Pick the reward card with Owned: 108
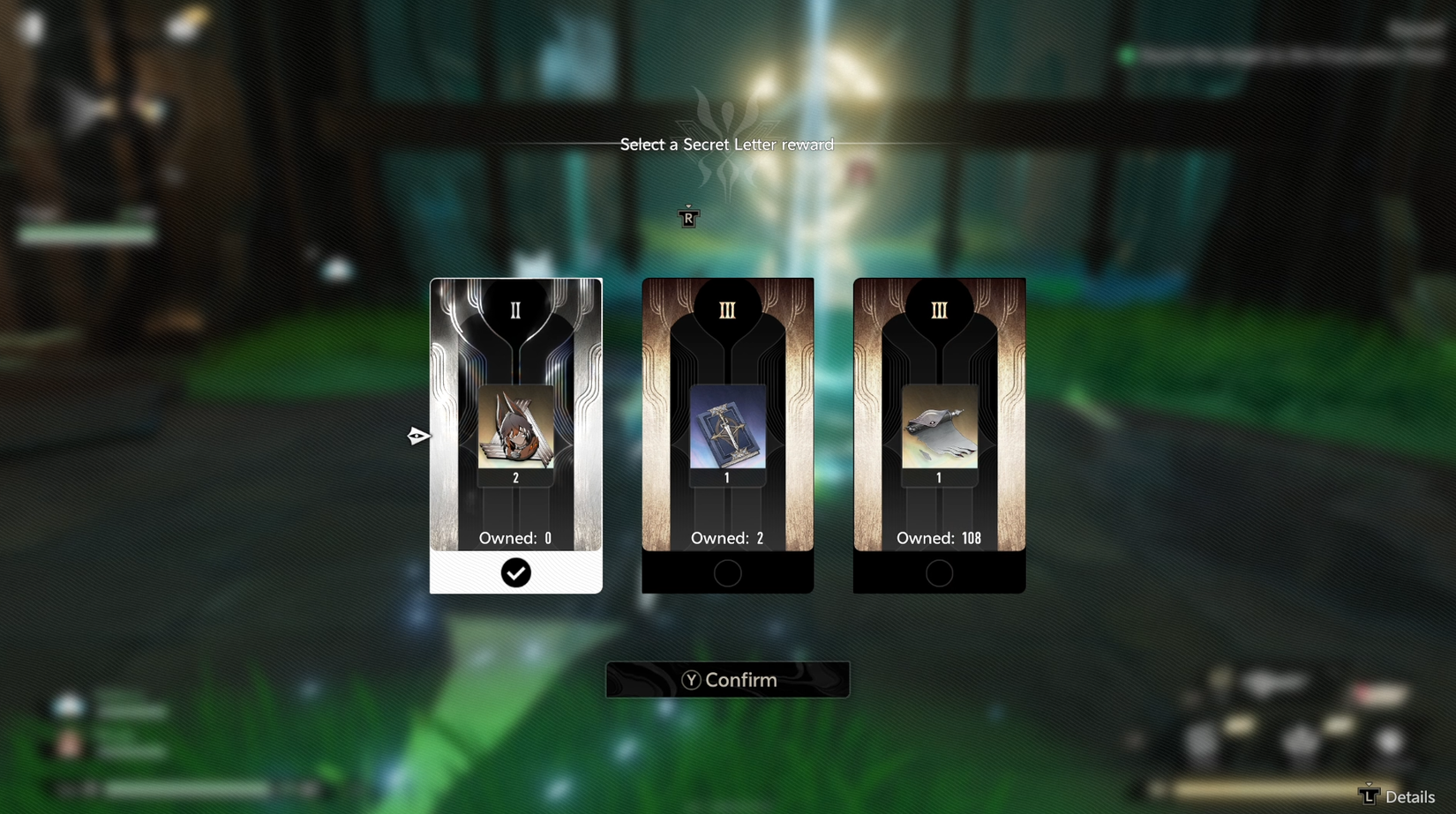1456x814 pixels. pyautogui.click(x=939, y=414)
